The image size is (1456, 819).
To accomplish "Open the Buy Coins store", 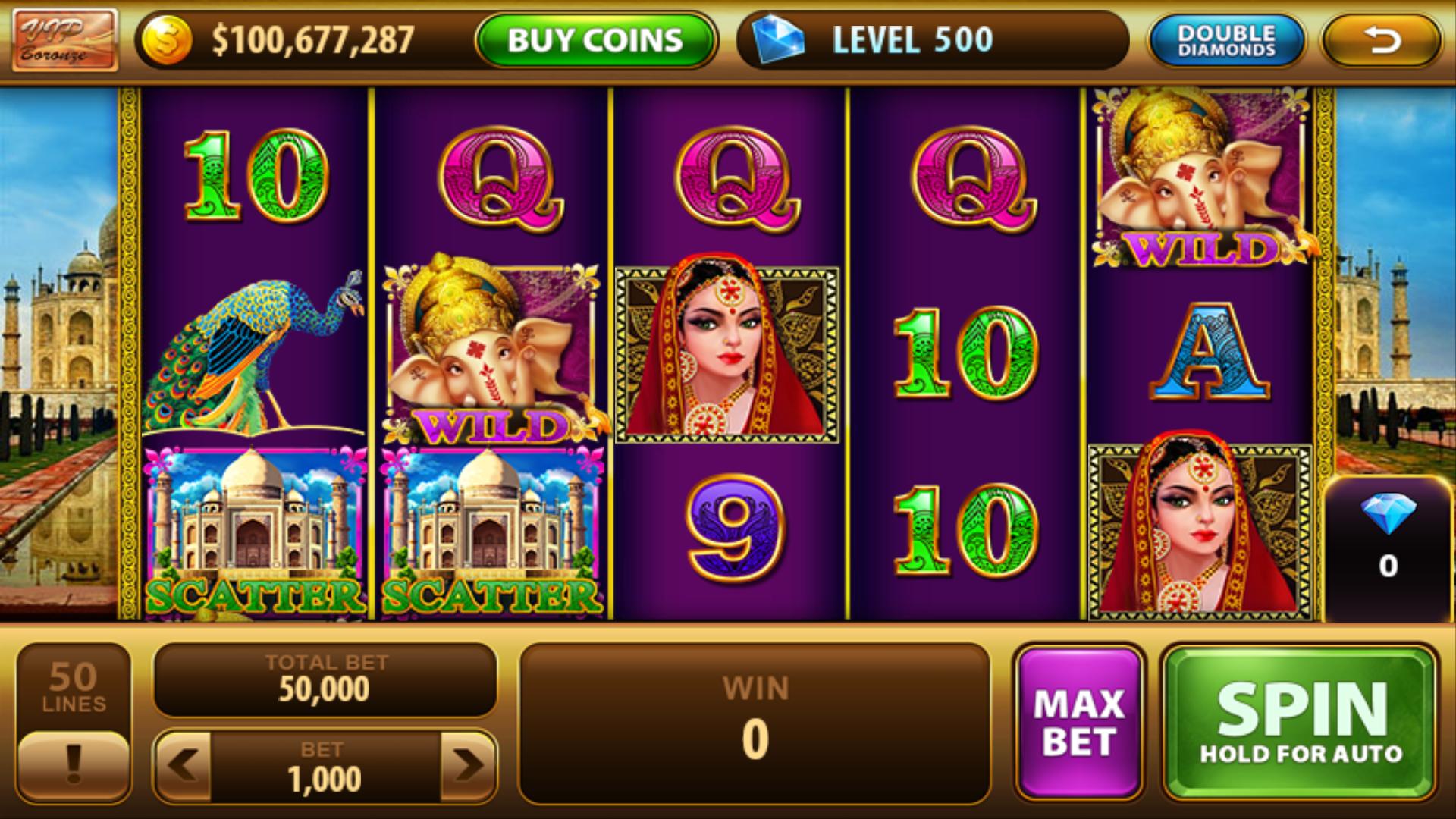I will [594, 39].
